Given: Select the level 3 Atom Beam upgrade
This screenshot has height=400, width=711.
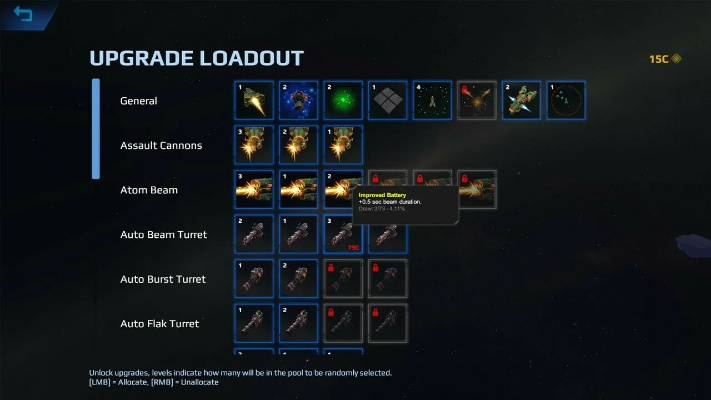Looking at the screenshot, I should 254,190.
